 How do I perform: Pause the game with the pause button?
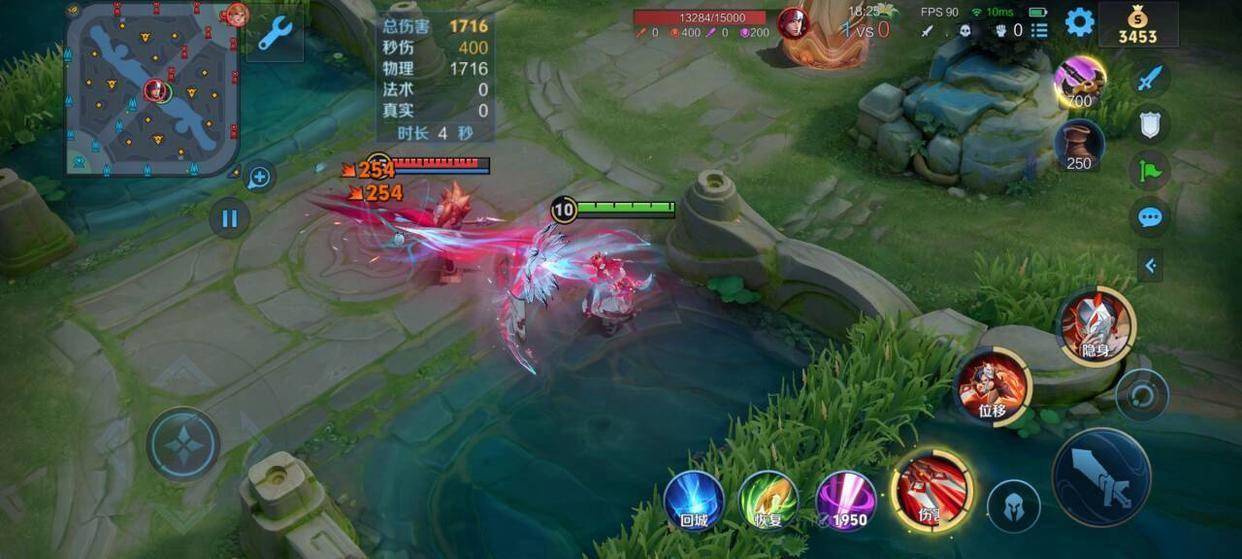click(230, 218)
